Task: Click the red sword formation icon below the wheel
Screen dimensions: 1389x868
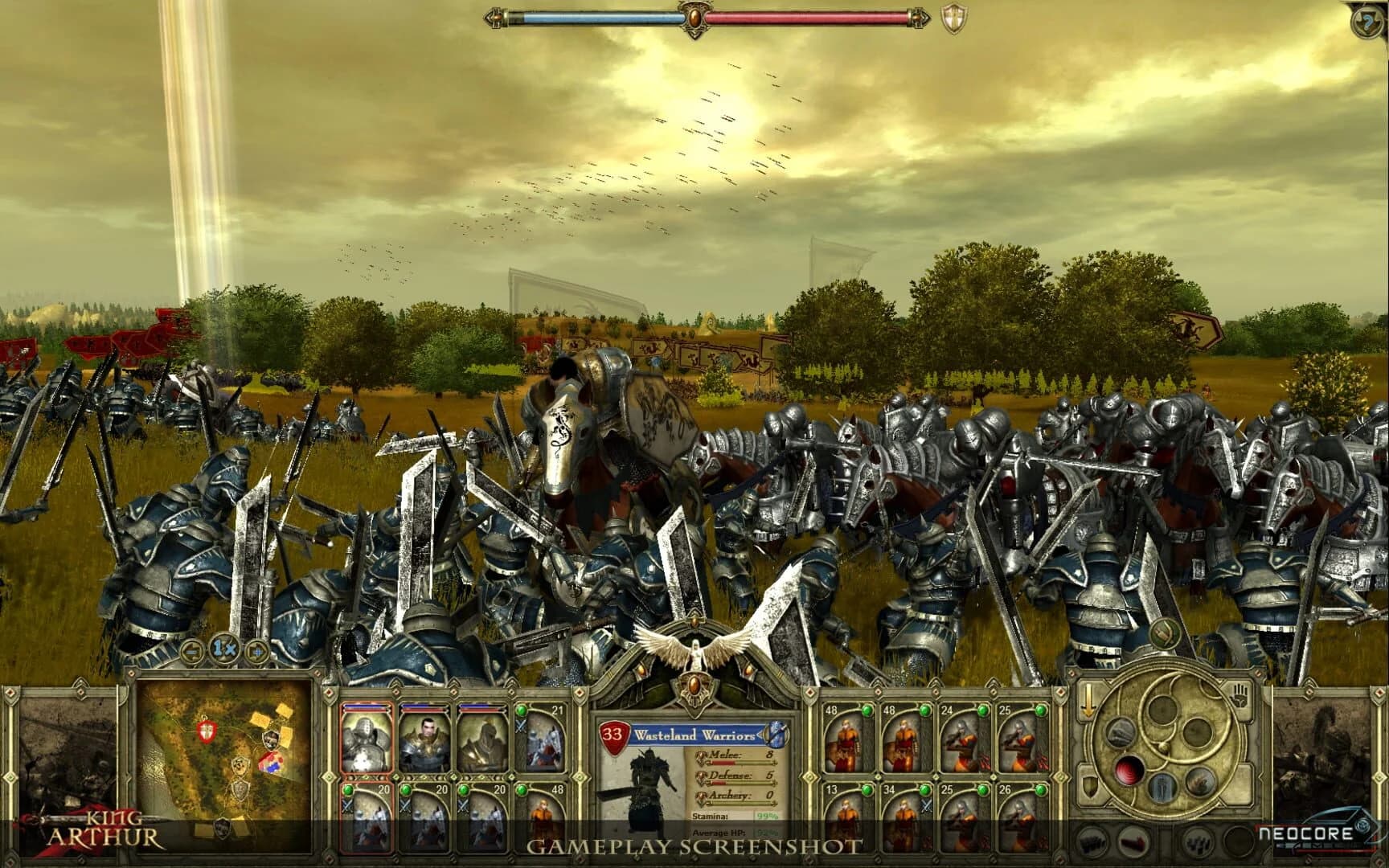Action: tap(1132, 842)
